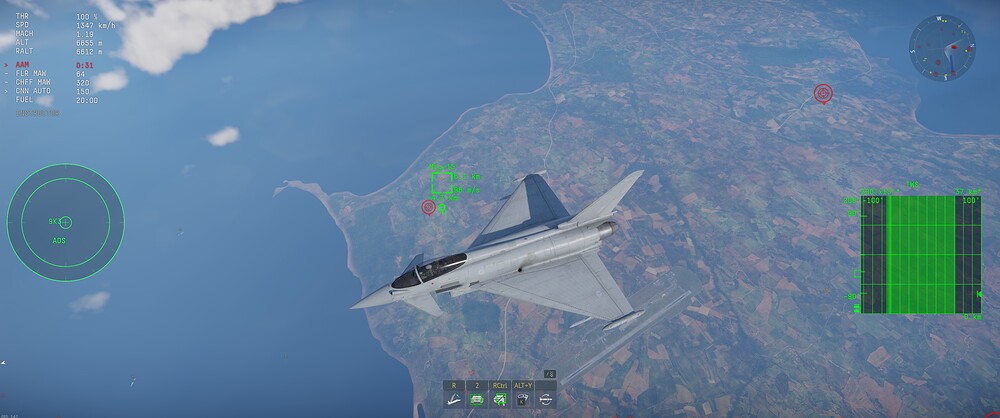Select the green radar target lock box

(441, 182)
